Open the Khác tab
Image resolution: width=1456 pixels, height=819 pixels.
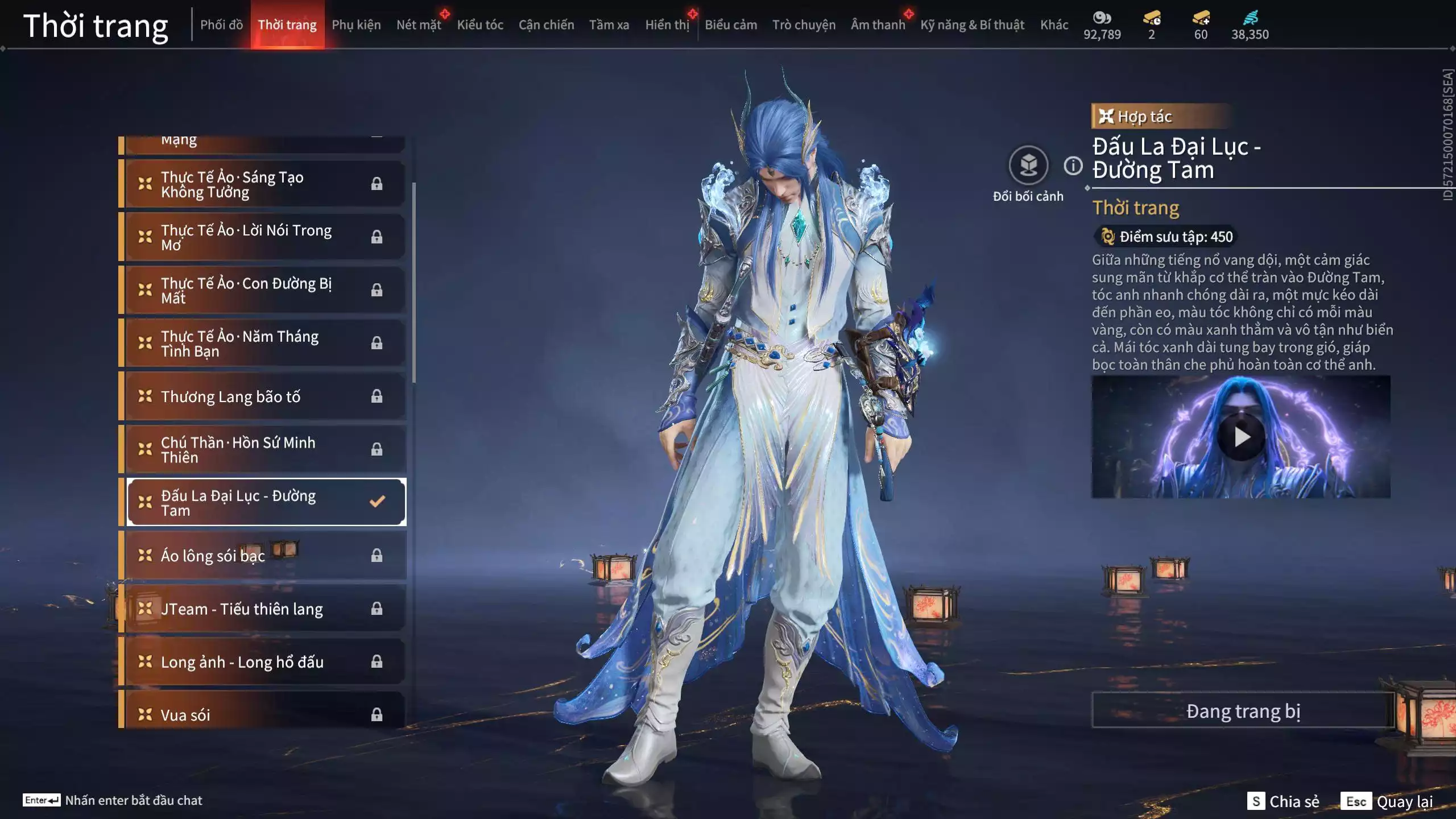coord(1054,25)
